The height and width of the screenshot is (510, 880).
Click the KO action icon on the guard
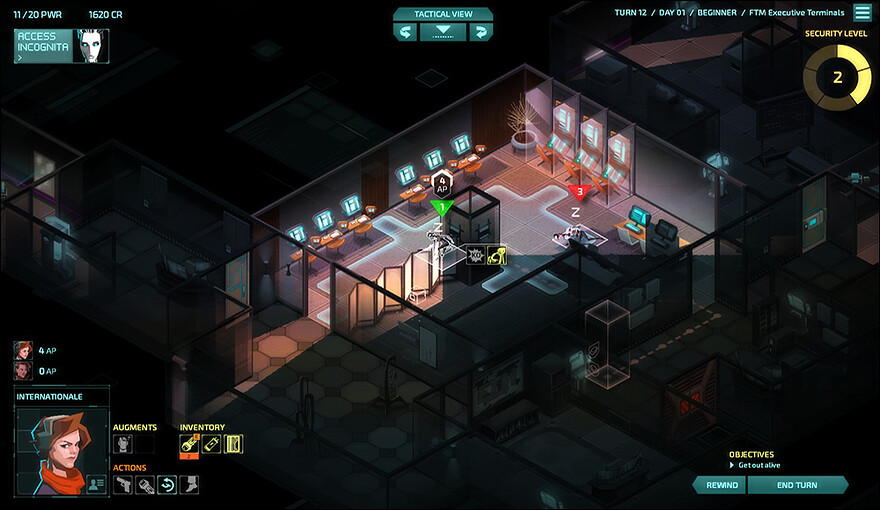coord(476,255)
